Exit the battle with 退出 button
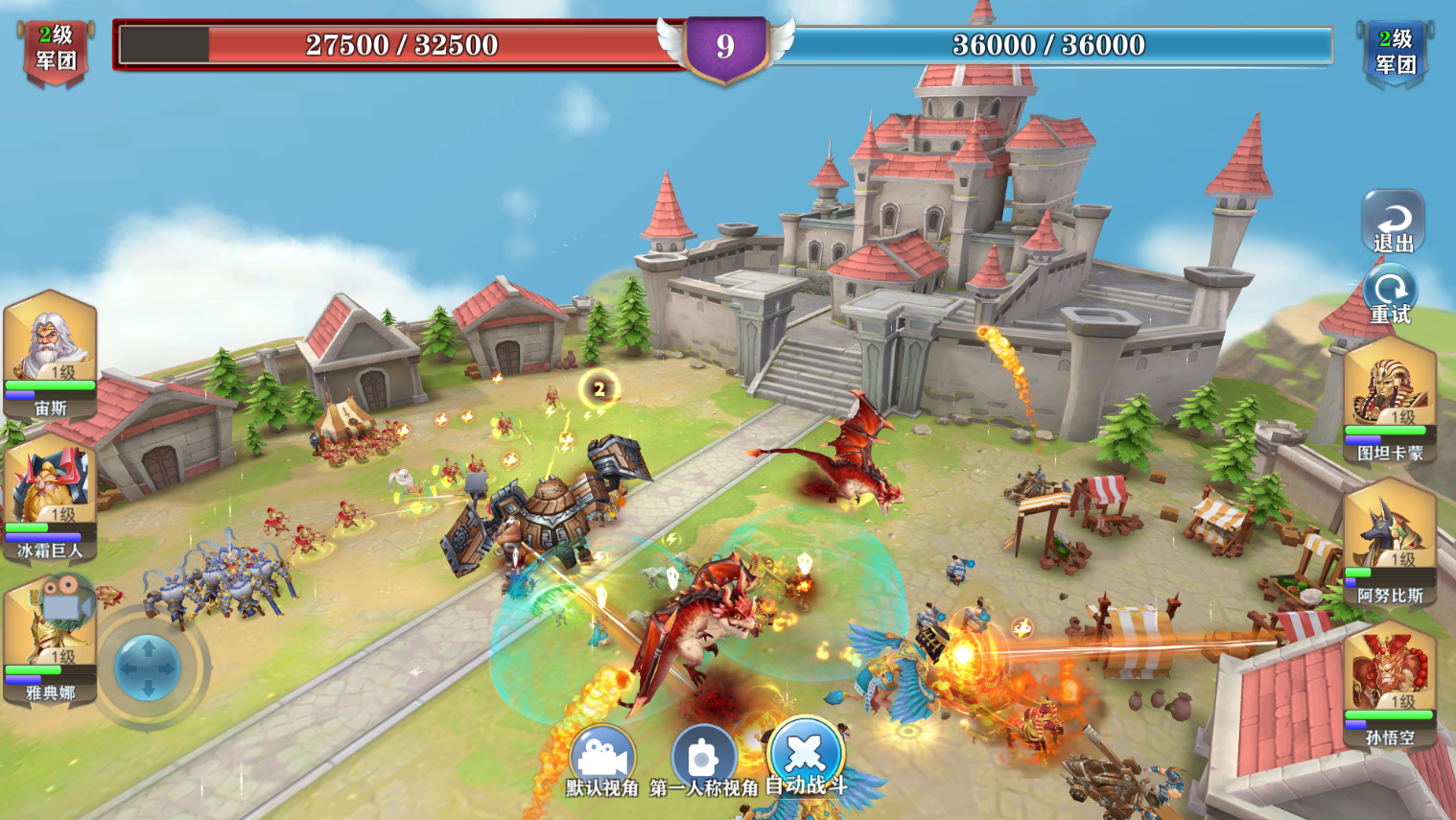1456x820 pixels. (1393, 223)
